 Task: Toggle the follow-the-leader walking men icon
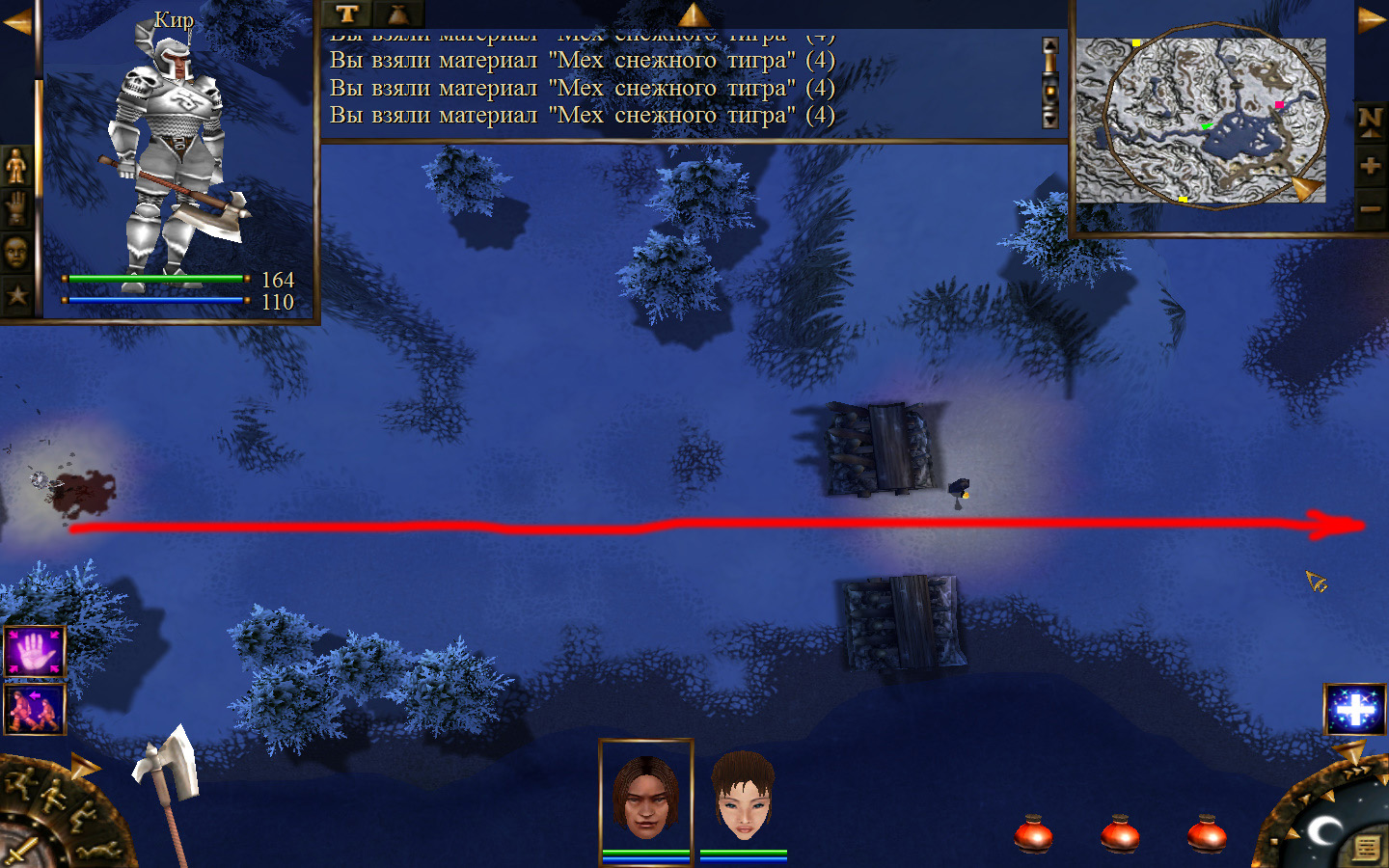35,709
